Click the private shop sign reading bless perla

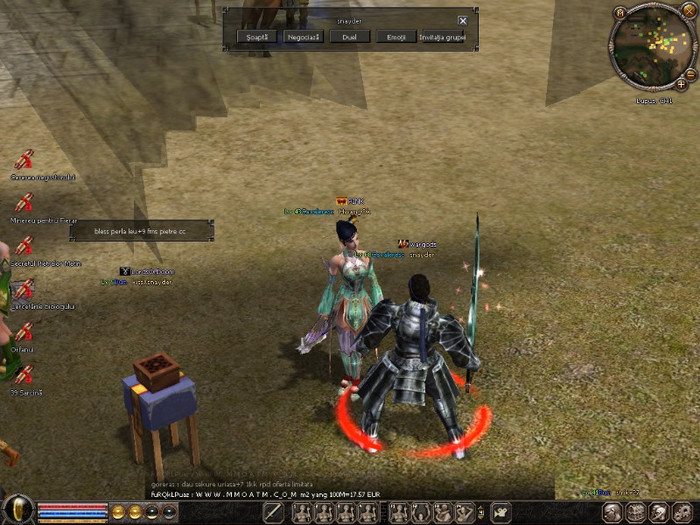tap(141, 231)
